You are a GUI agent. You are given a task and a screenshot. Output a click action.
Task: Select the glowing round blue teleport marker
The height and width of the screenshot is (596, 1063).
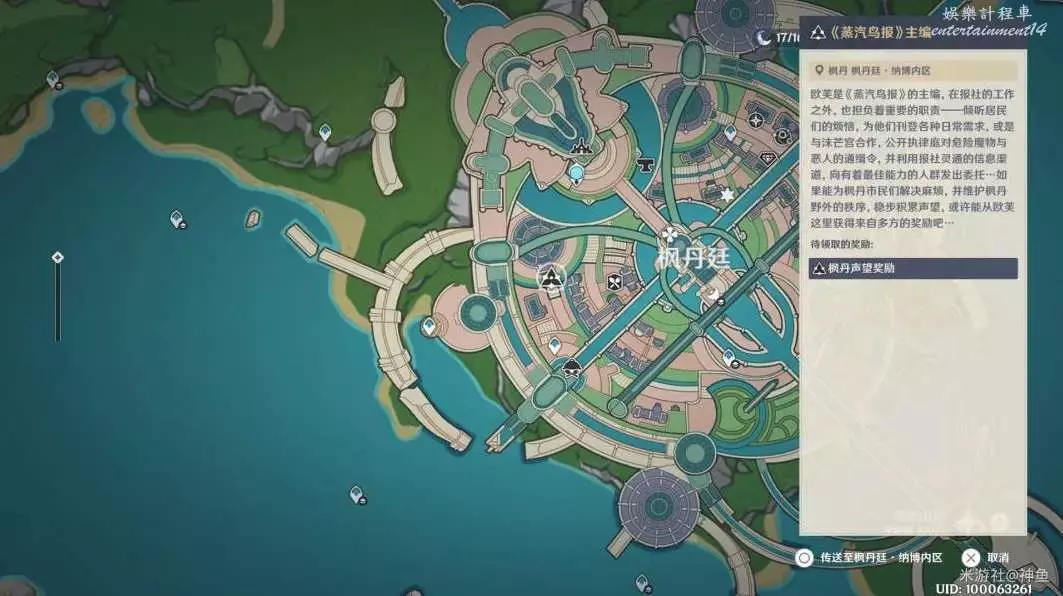tap(577, 173)
